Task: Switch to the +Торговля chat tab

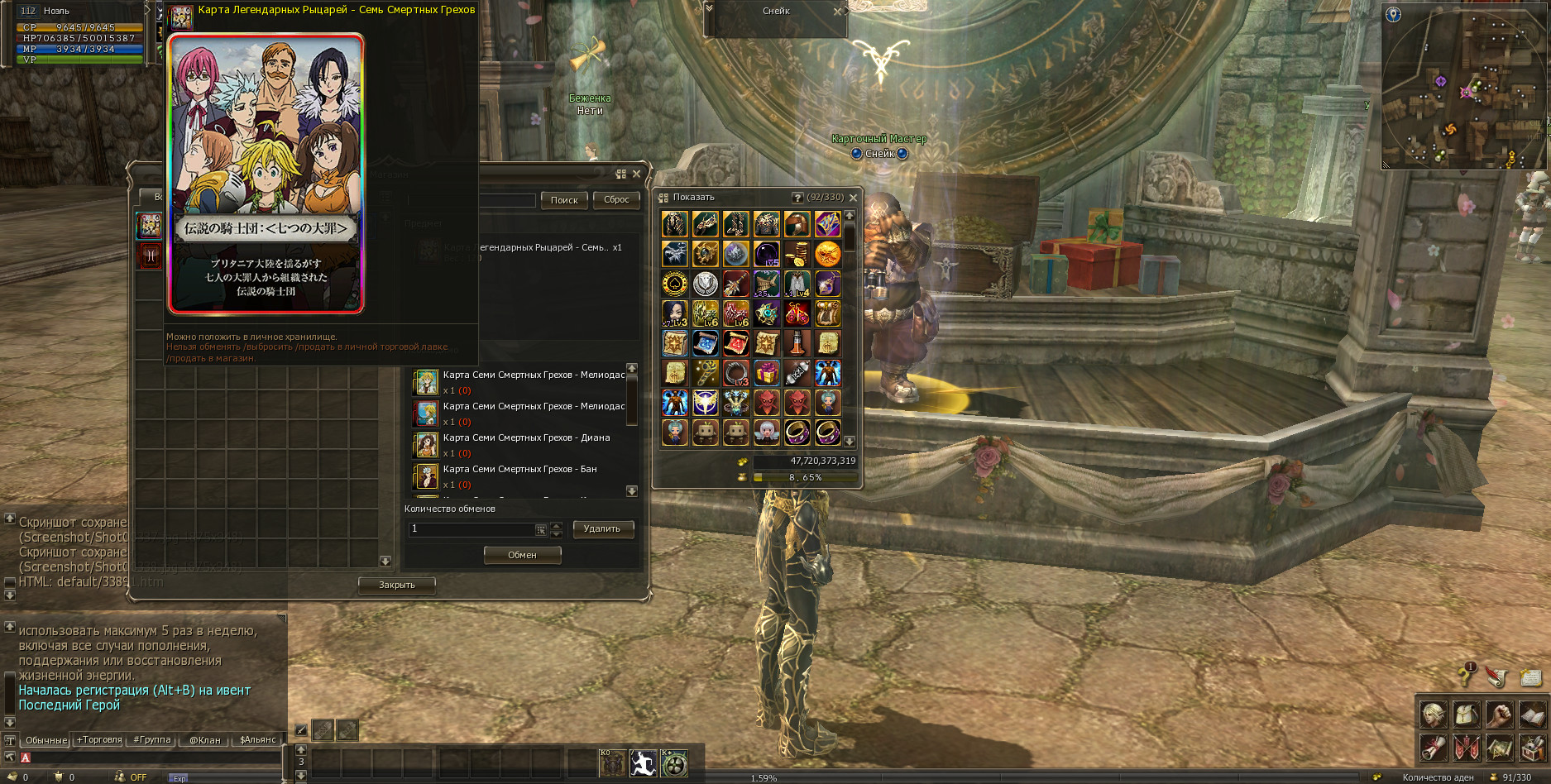Action: 99,740
